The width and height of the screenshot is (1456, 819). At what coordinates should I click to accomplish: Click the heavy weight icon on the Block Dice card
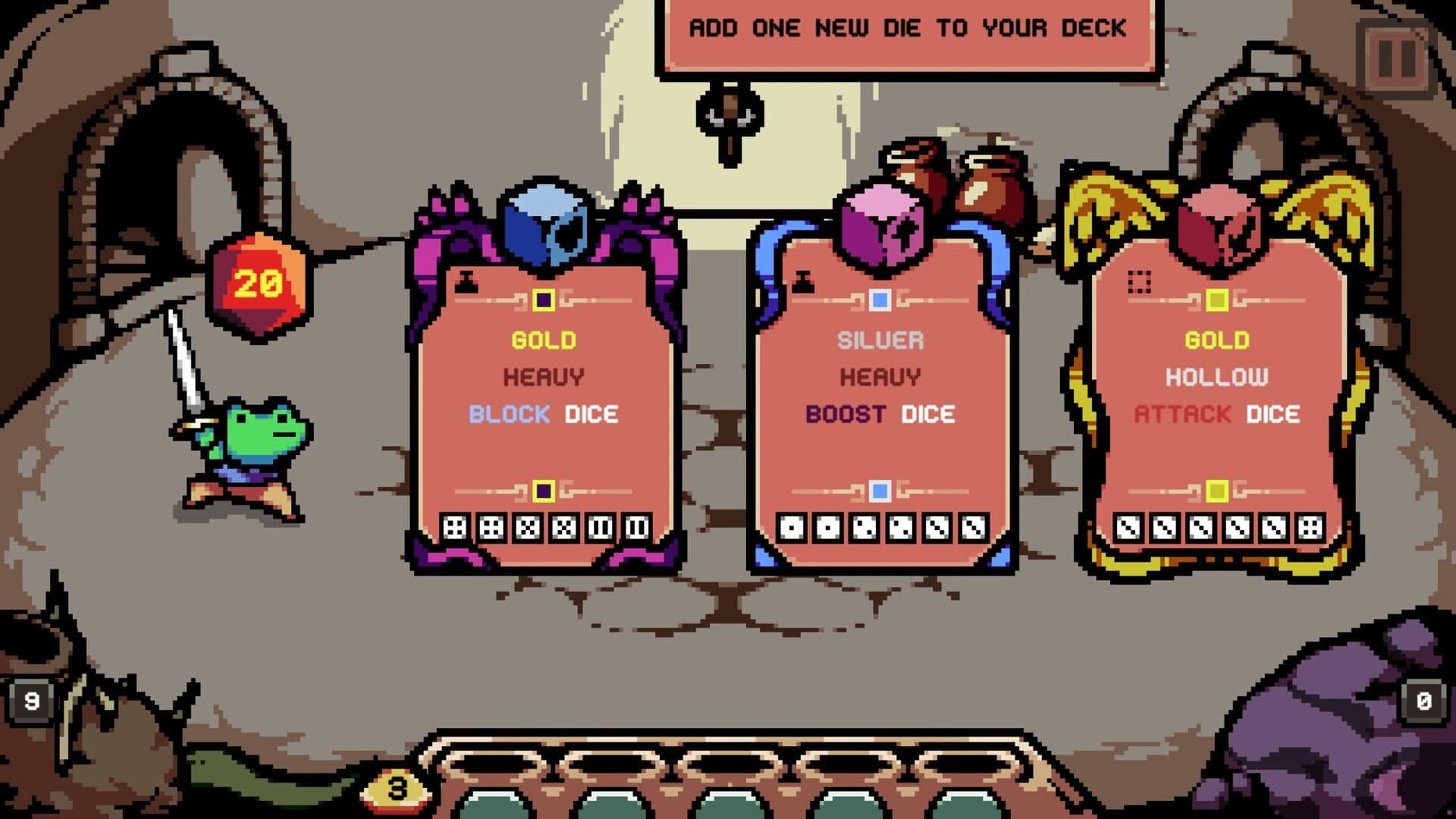click(466, 280)
